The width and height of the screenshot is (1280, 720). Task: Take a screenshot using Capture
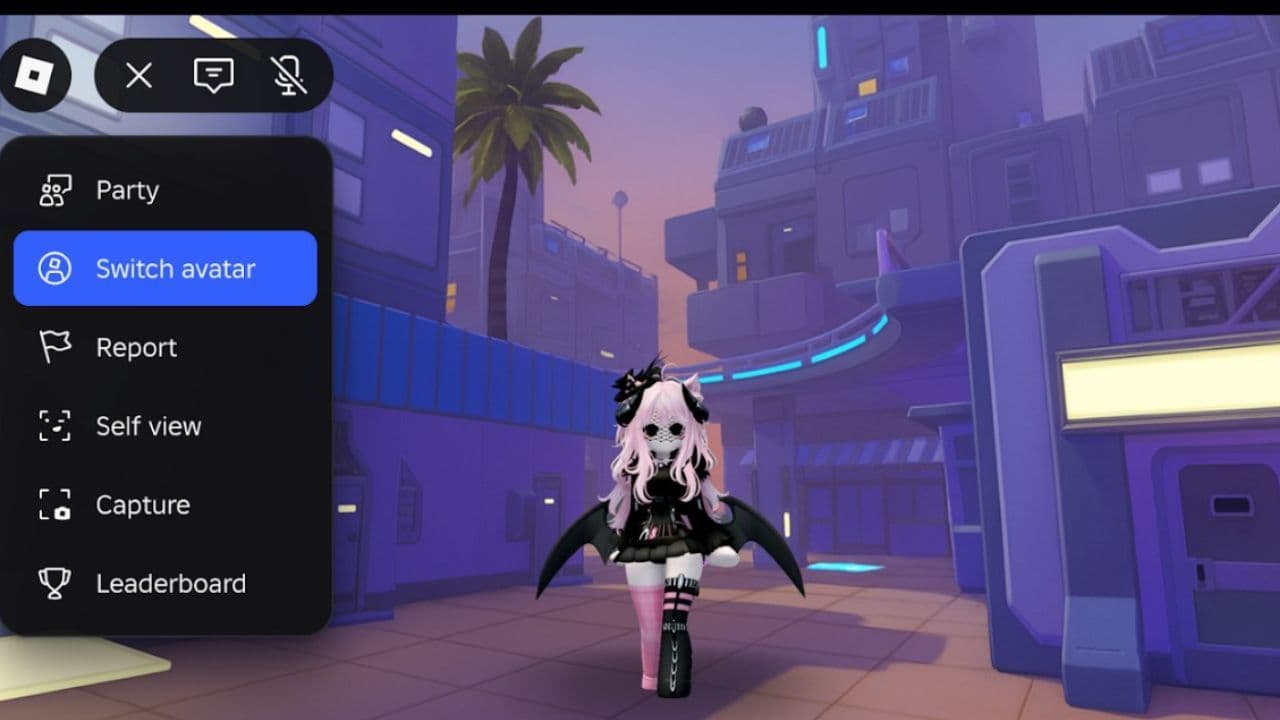142,504
